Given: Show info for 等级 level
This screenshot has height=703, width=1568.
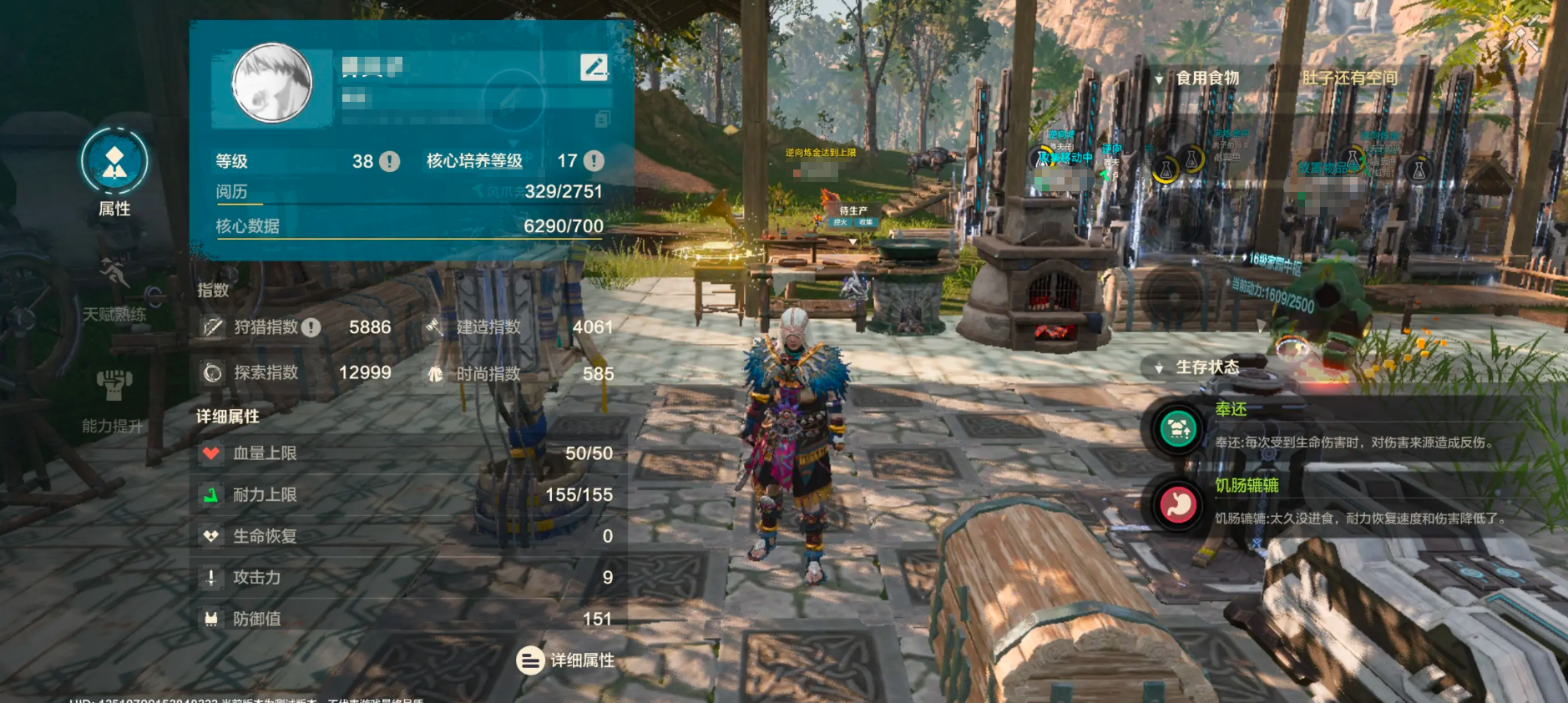Looking at the screenshot, I should click(x=390, y=161).
